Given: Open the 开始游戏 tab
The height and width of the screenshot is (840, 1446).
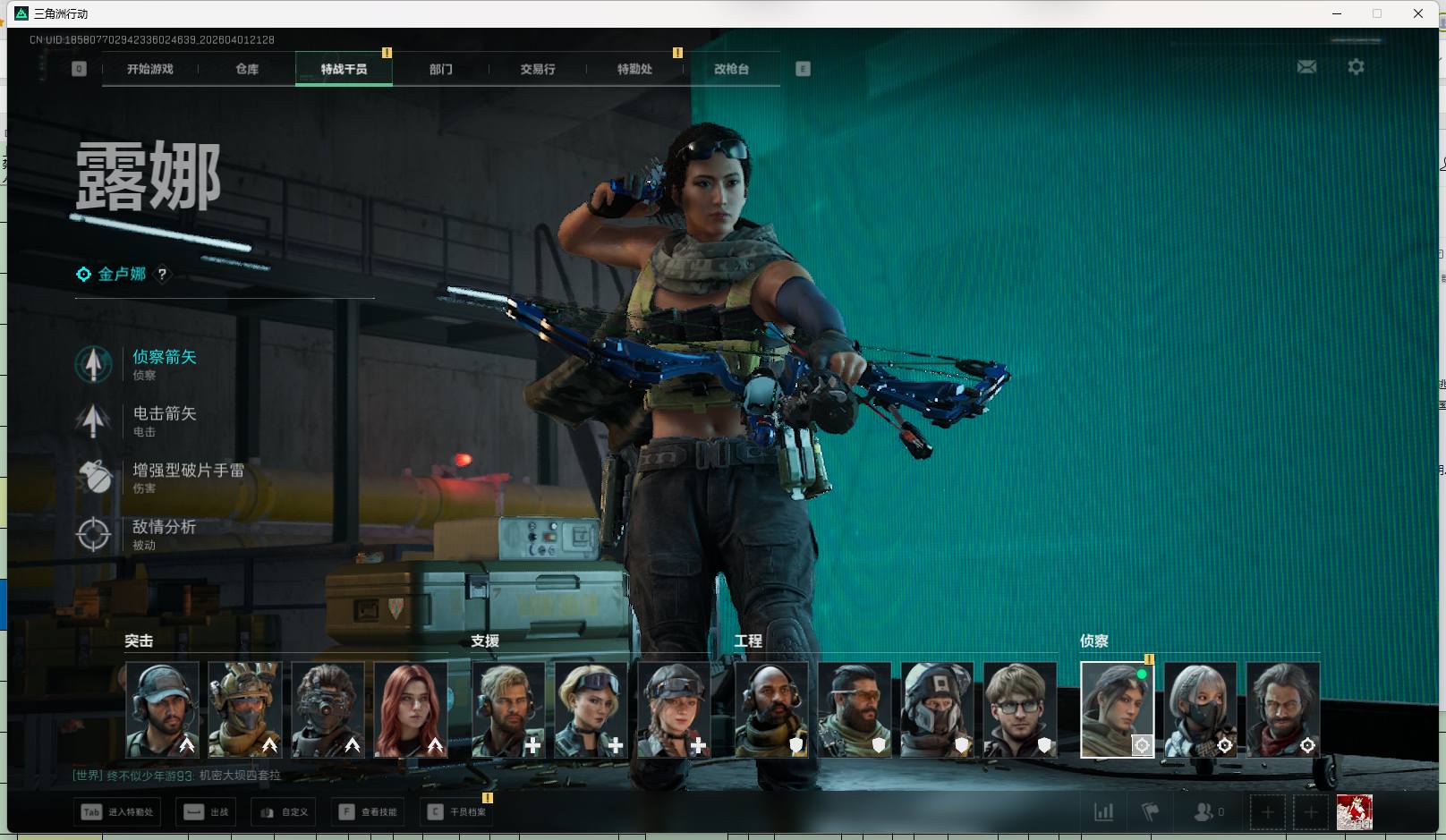Looking at the screenshot, I should (x=149, y=69).
